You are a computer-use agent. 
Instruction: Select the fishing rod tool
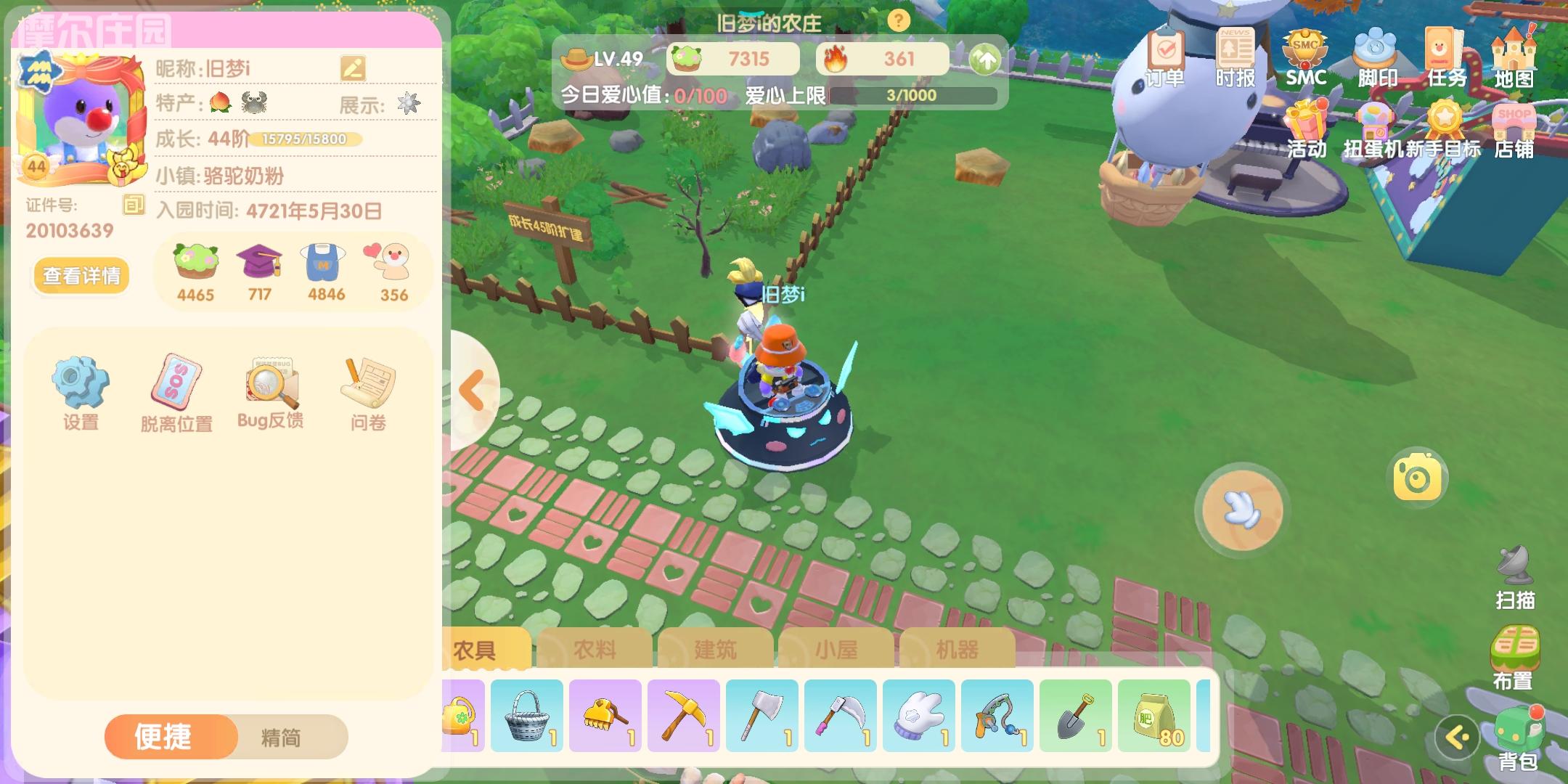[x=997, y=715]
